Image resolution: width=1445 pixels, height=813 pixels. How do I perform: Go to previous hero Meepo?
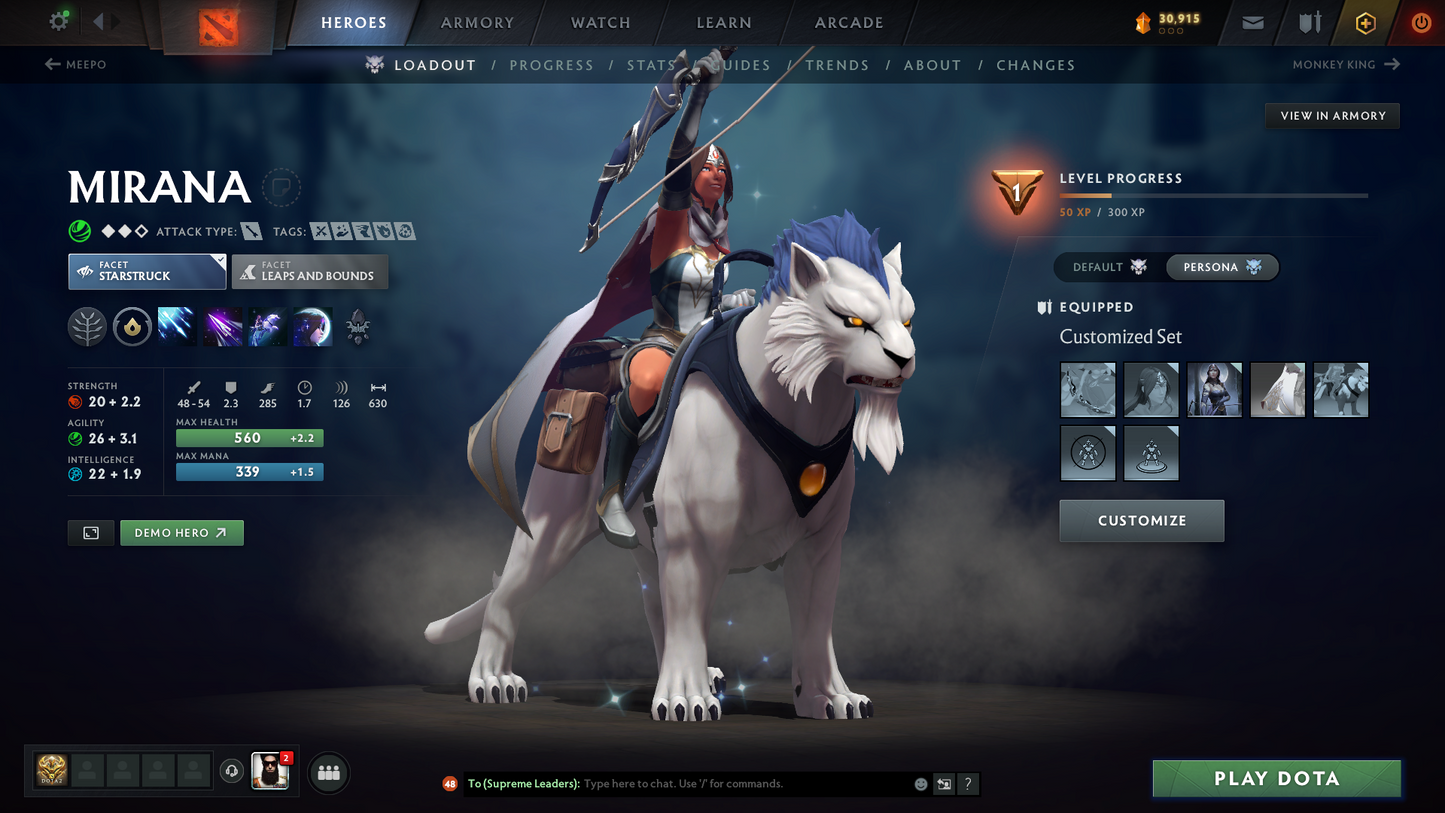coord(76,65)
